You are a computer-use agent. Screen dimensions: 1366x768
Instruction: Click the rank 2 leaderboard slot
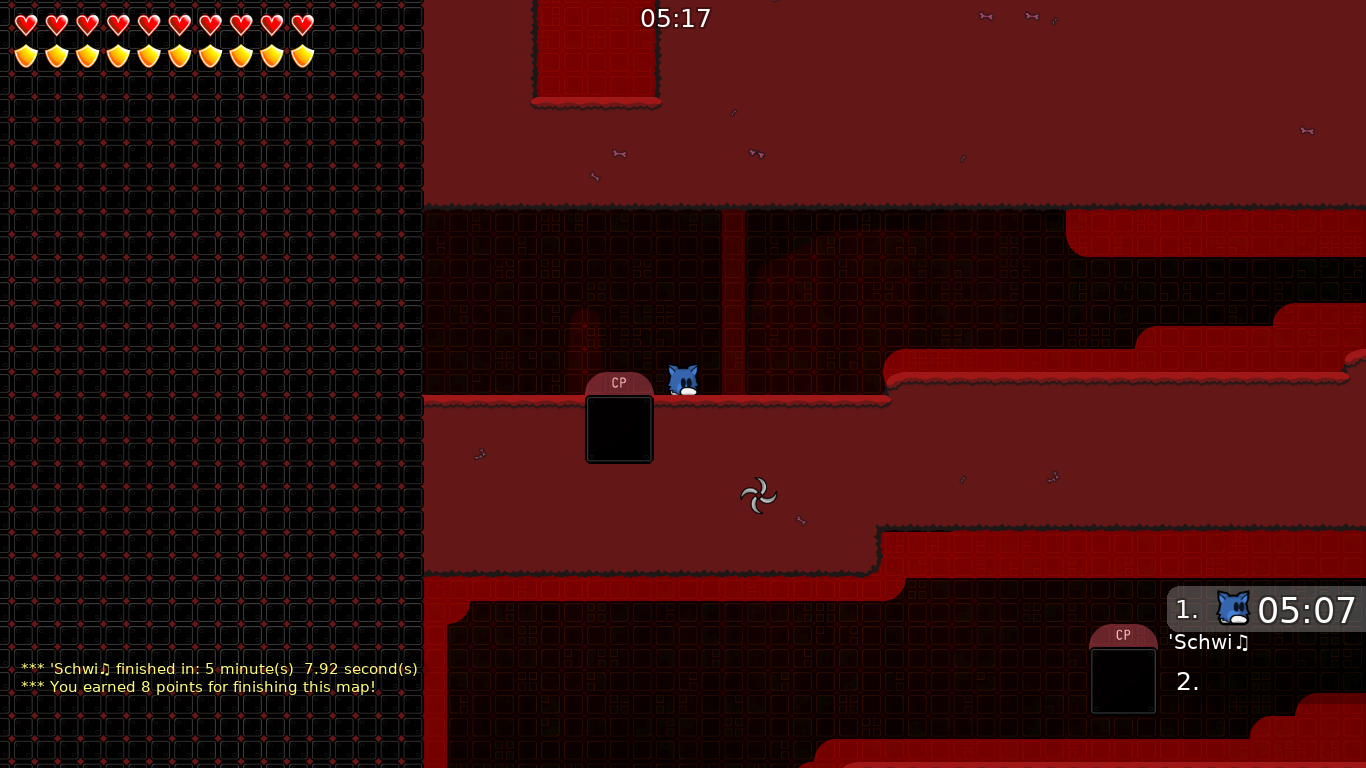click(1187, 681)
